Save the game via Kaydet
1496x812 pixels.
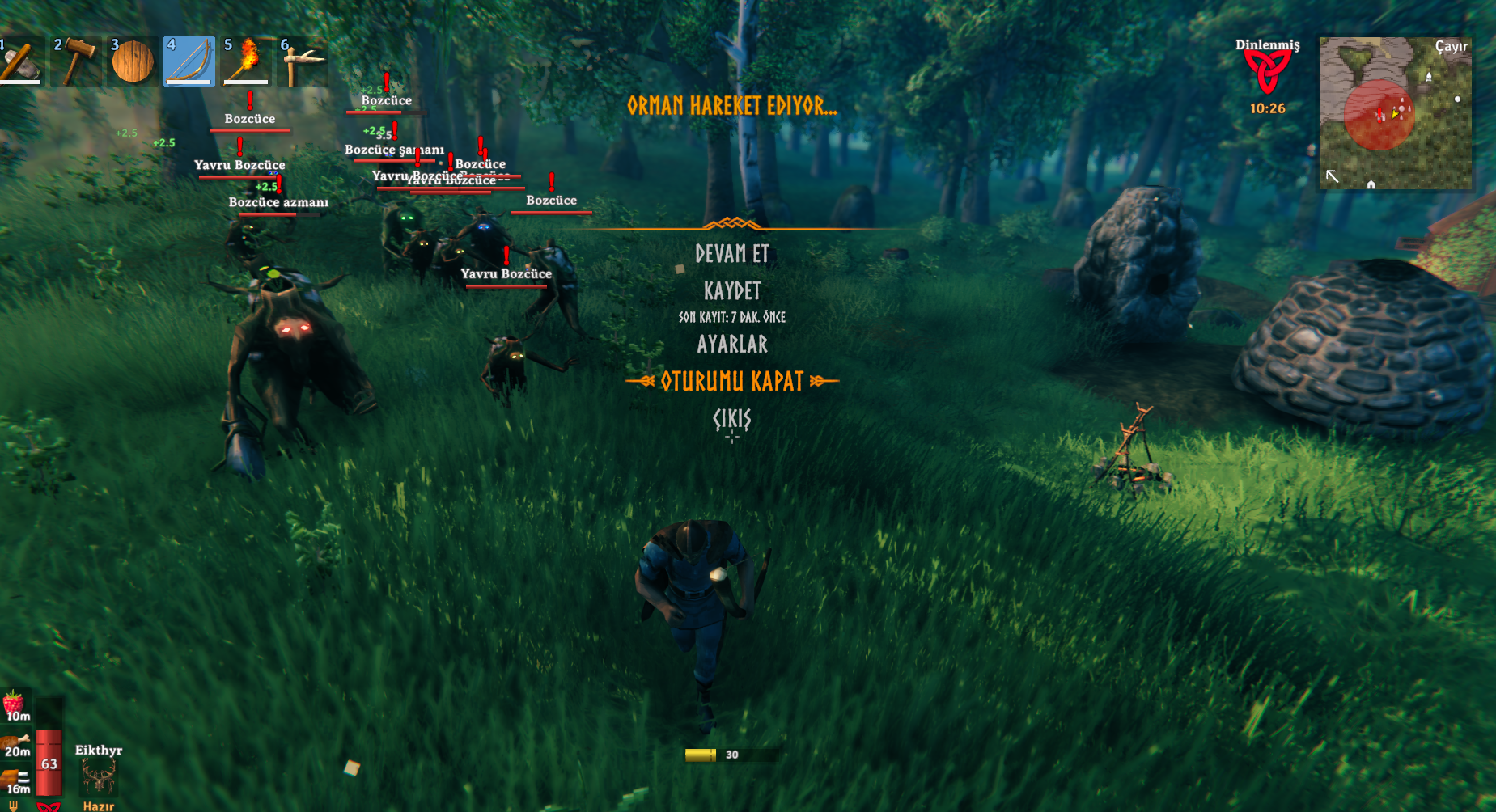pyautogui.click(x=732, y=290)
